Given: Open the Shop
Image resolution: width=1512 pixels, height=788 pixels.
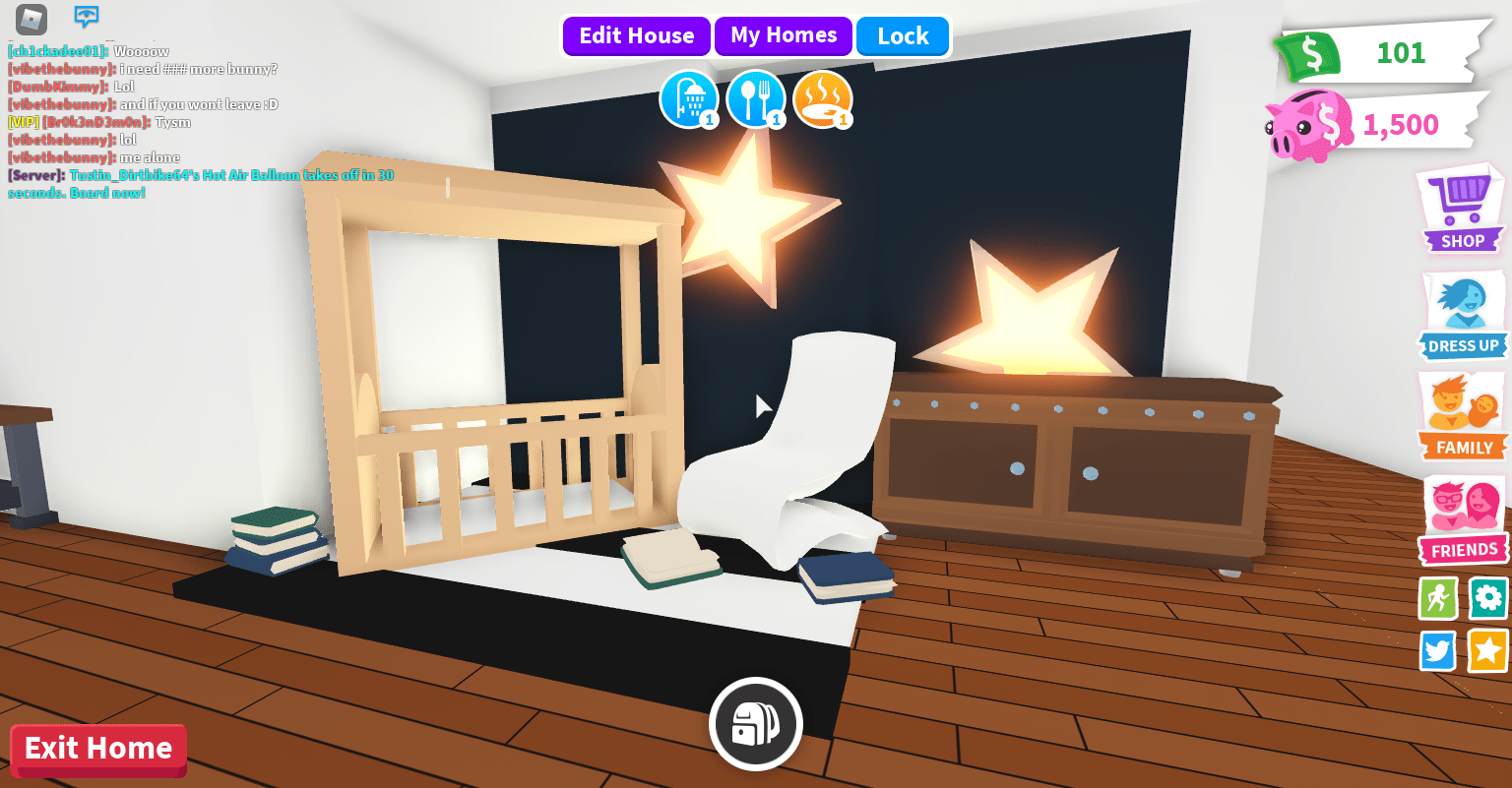Looking at the screenshot, I should 1461,209.
